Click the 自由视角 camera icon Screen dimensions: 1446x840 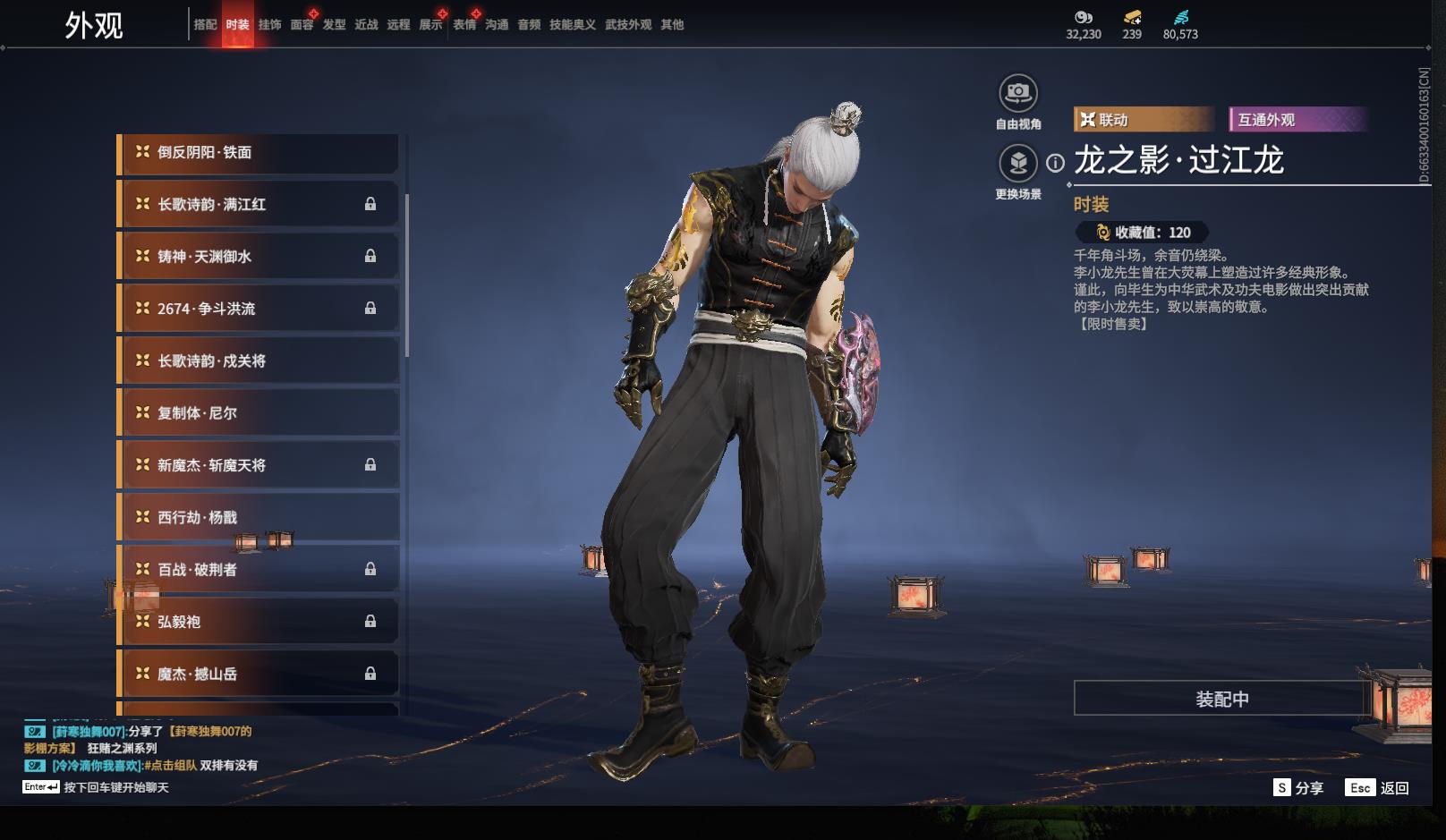[1018, 93]
